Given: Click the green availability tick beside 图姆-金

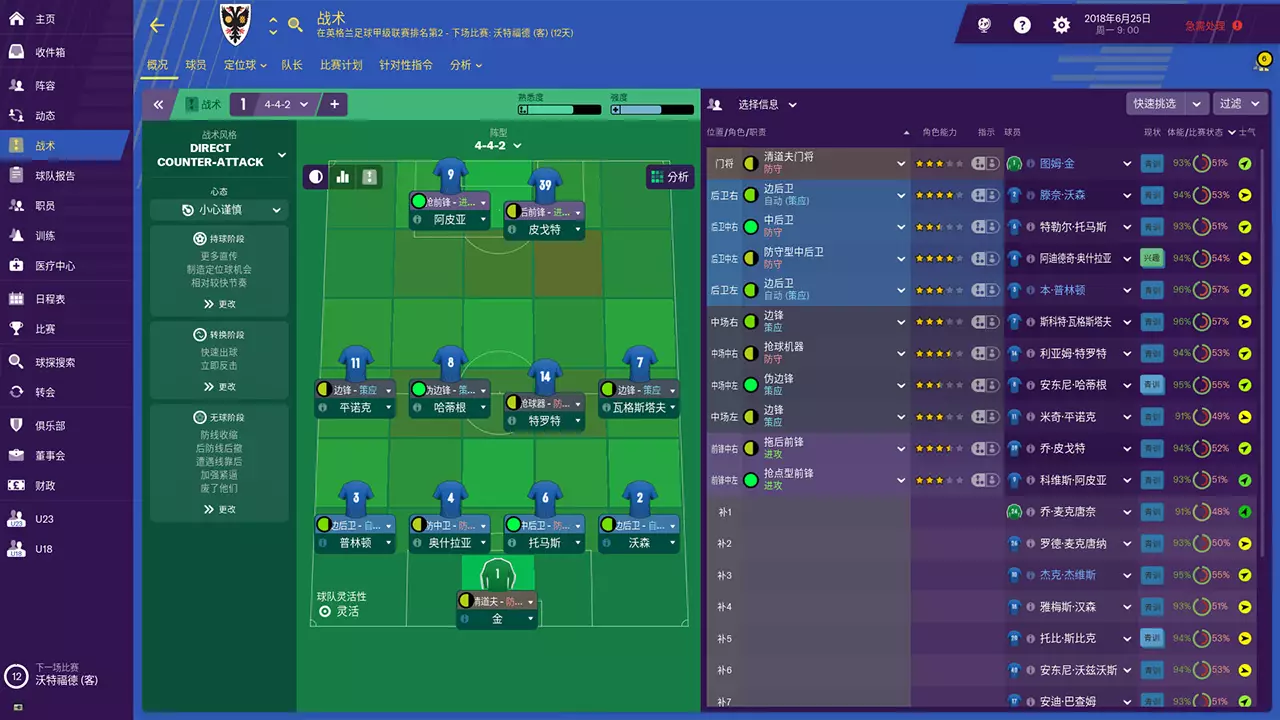Looking at the screenshot, I should (1245, 162).
